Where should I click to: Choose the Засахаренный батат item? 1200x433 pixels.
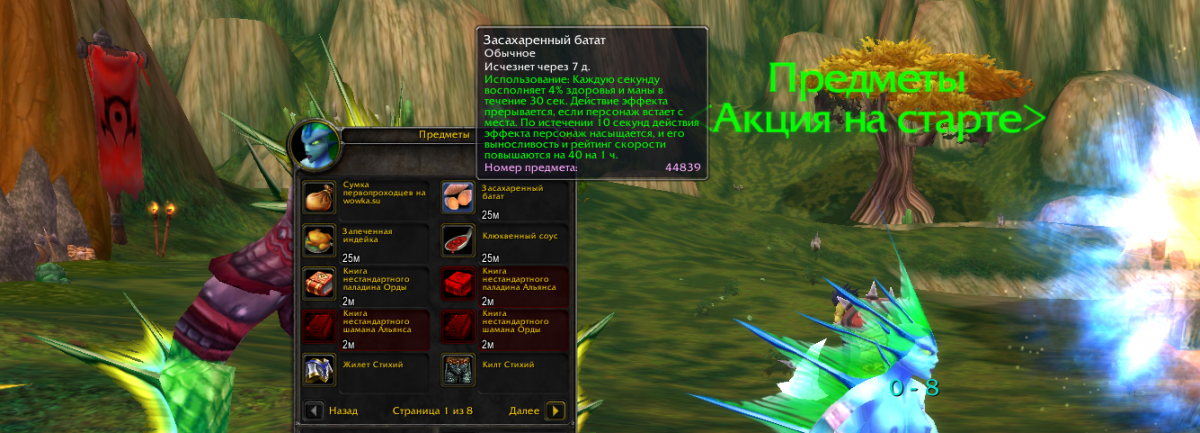(458, 196)
